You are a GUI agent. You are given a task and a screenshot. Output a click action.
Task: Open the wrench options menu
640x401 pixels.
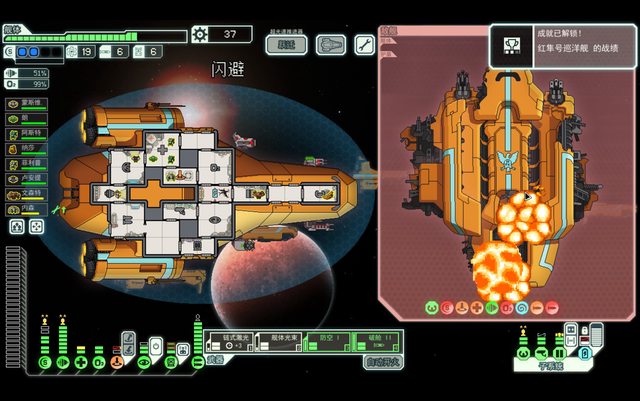tap(364, 44)
